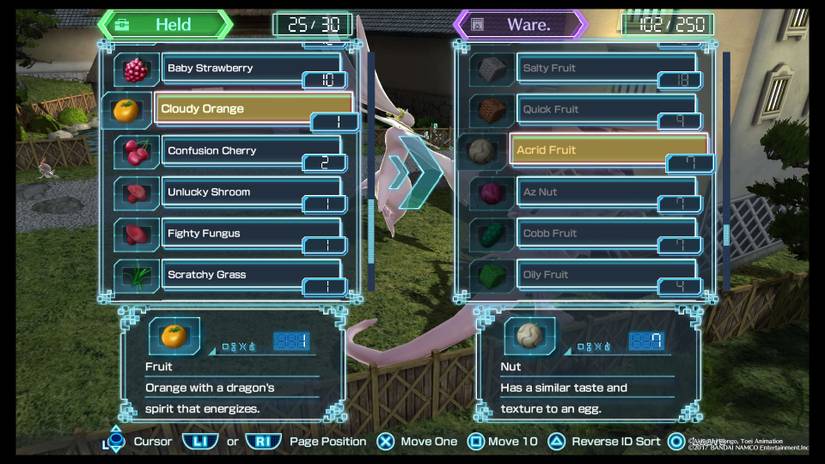The width and height of the screenshot is (825, 464).
Task: Switch to the Ware. panel header
Action: (x=520, y=25)
